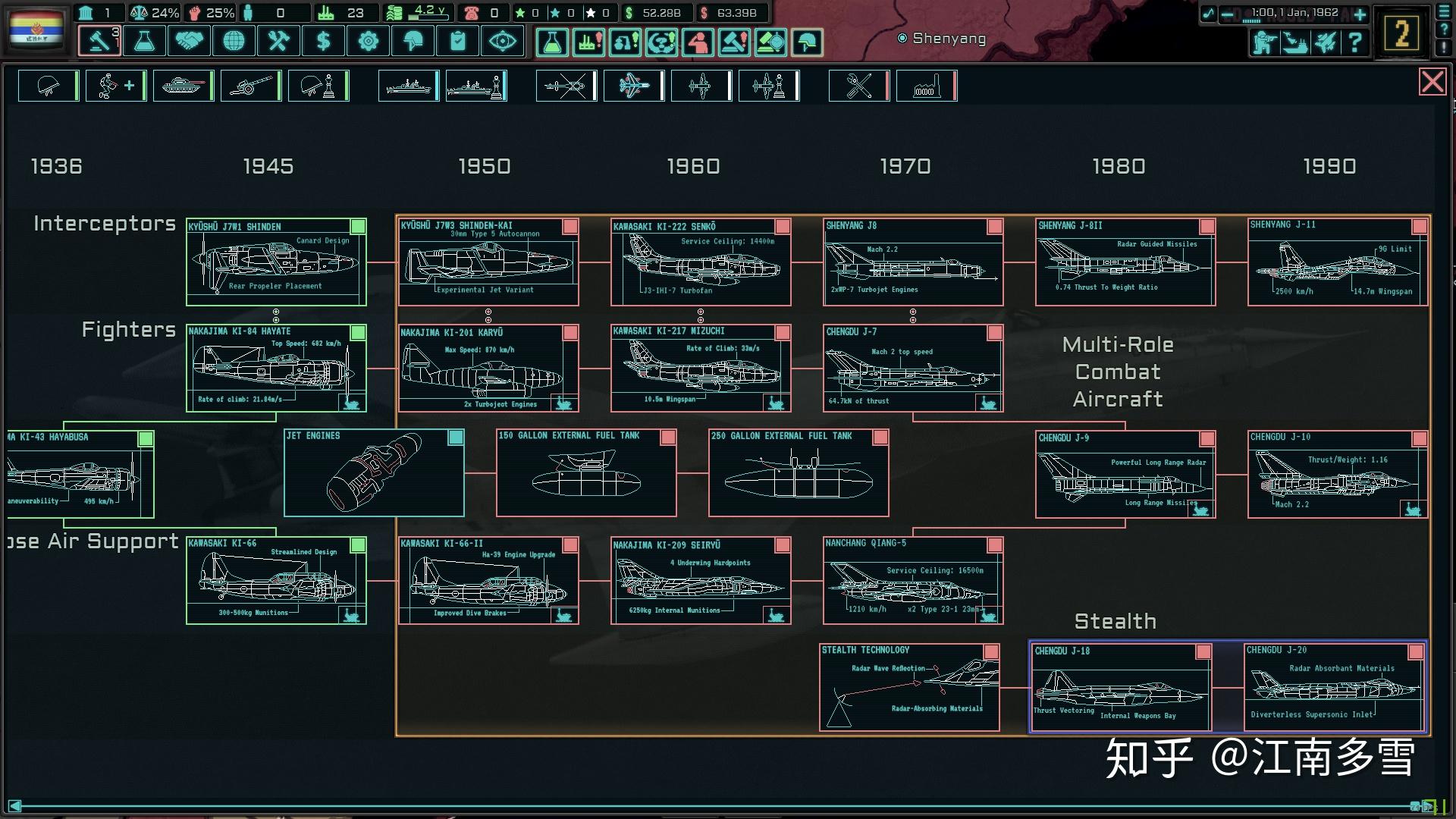Open the diplomacy handshake menu
Screen dimensions: 1456x819
[189, 41]
